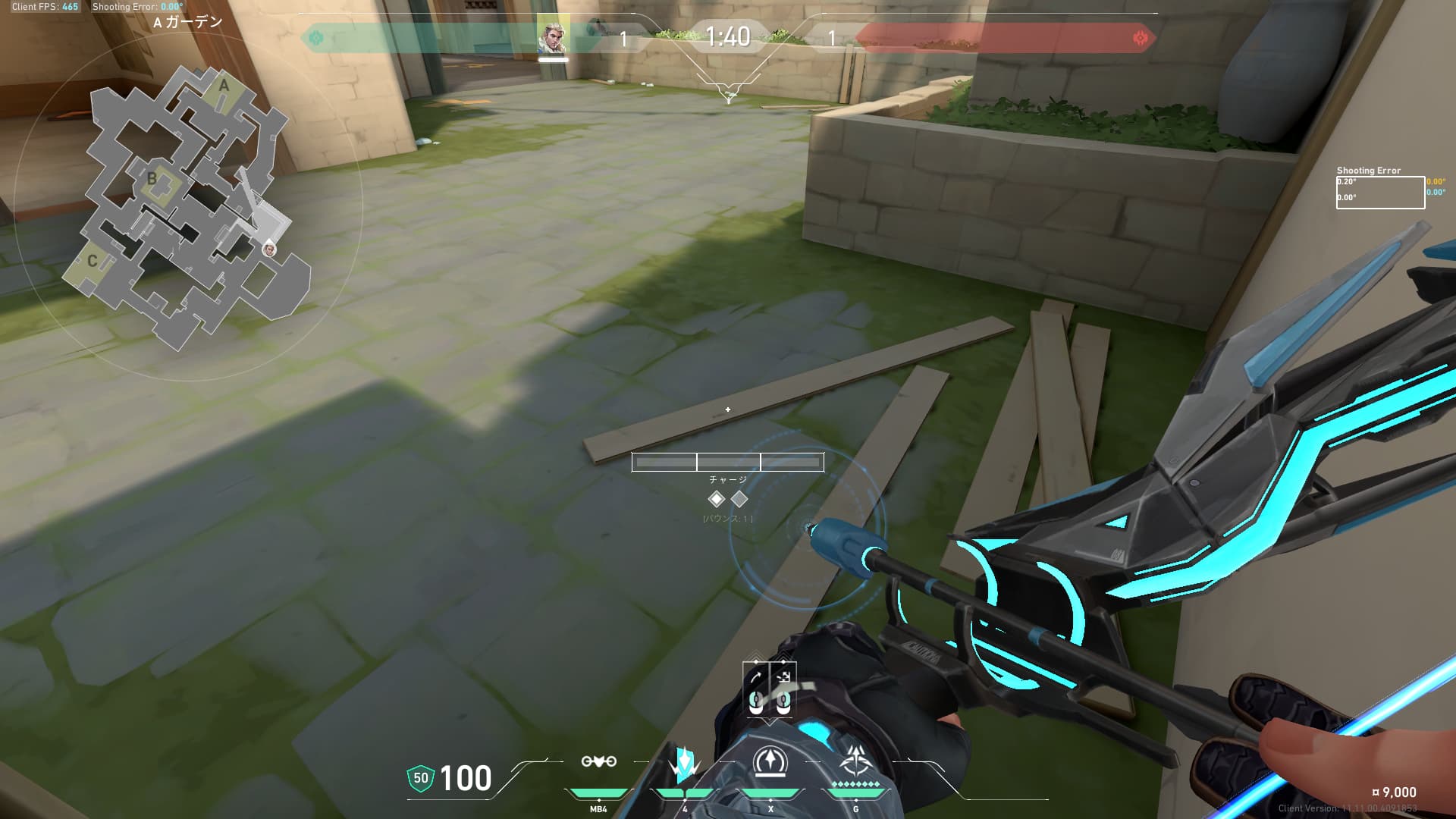
Task: Select the Owl Drone ability icon
Action: (598, 761)
